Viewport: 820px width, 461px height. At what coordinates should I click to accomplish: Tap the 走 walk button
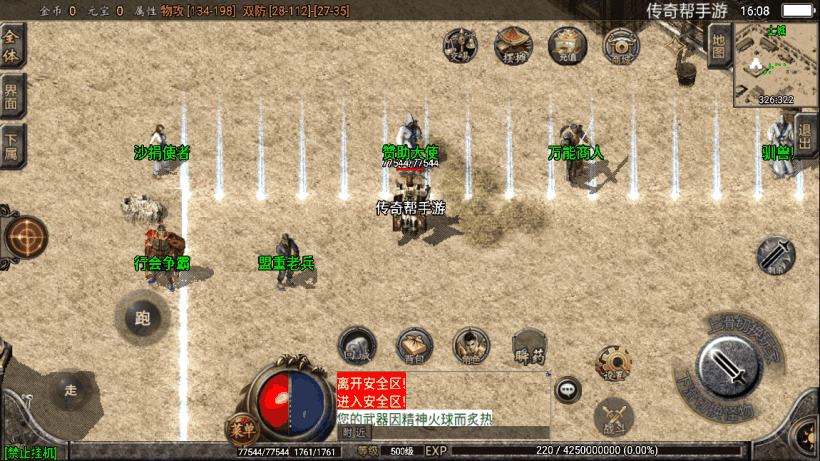(70, 388)
